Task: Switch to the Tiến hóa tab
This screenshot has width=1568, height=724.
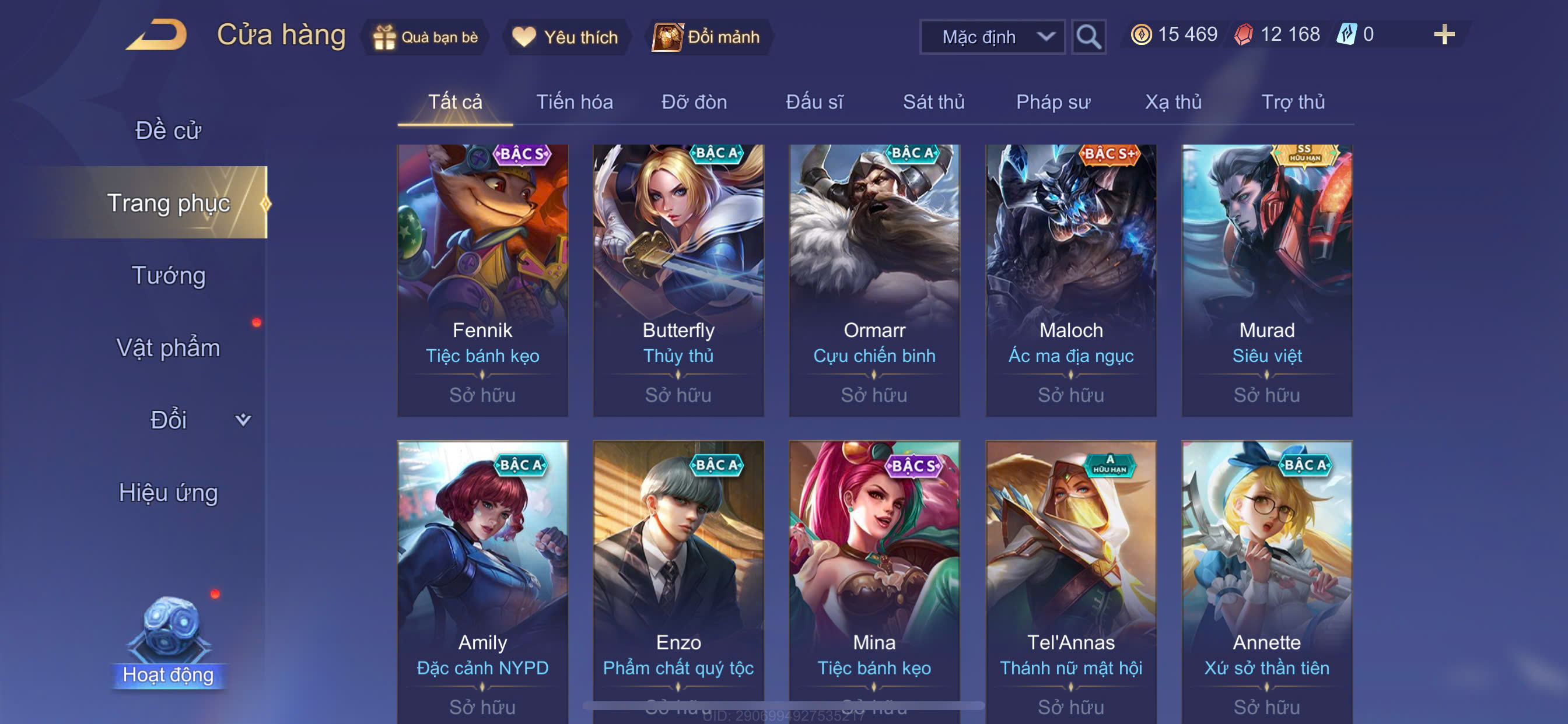Action: click(574, 101)
